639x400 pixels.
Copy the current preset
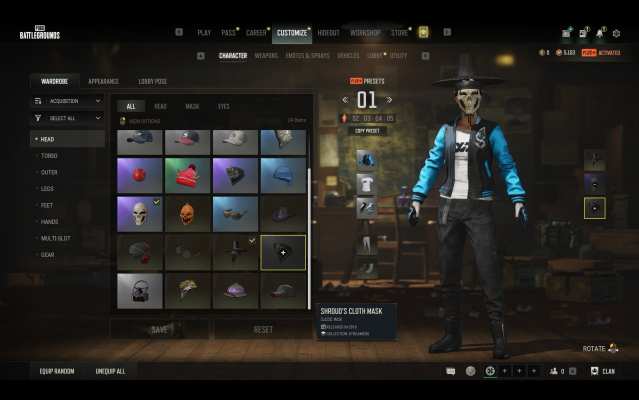tap(367, 130)
